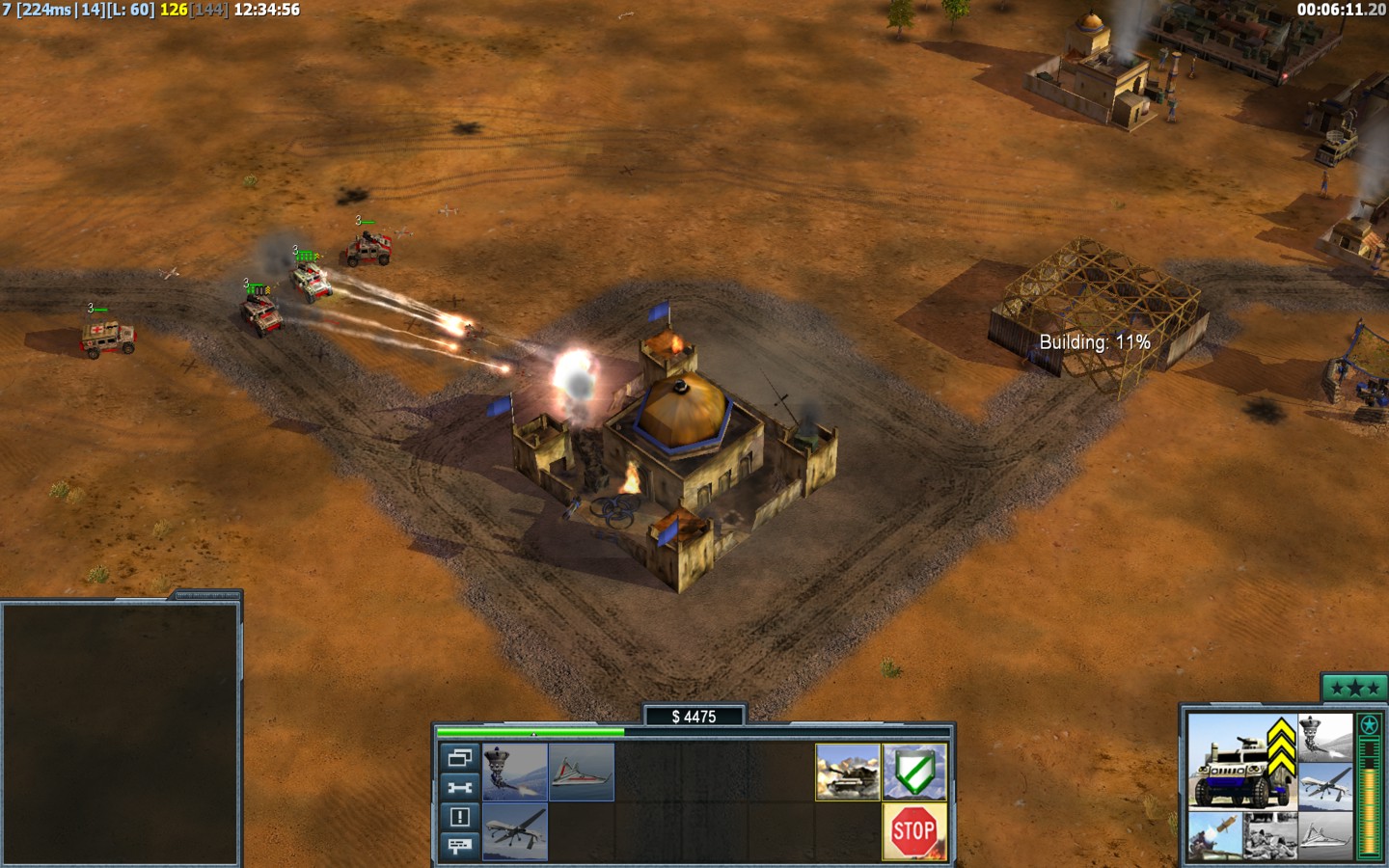Build the hovering gun battle drone
The height and width of the screenshot is (868, 1389).
point(515,772)
